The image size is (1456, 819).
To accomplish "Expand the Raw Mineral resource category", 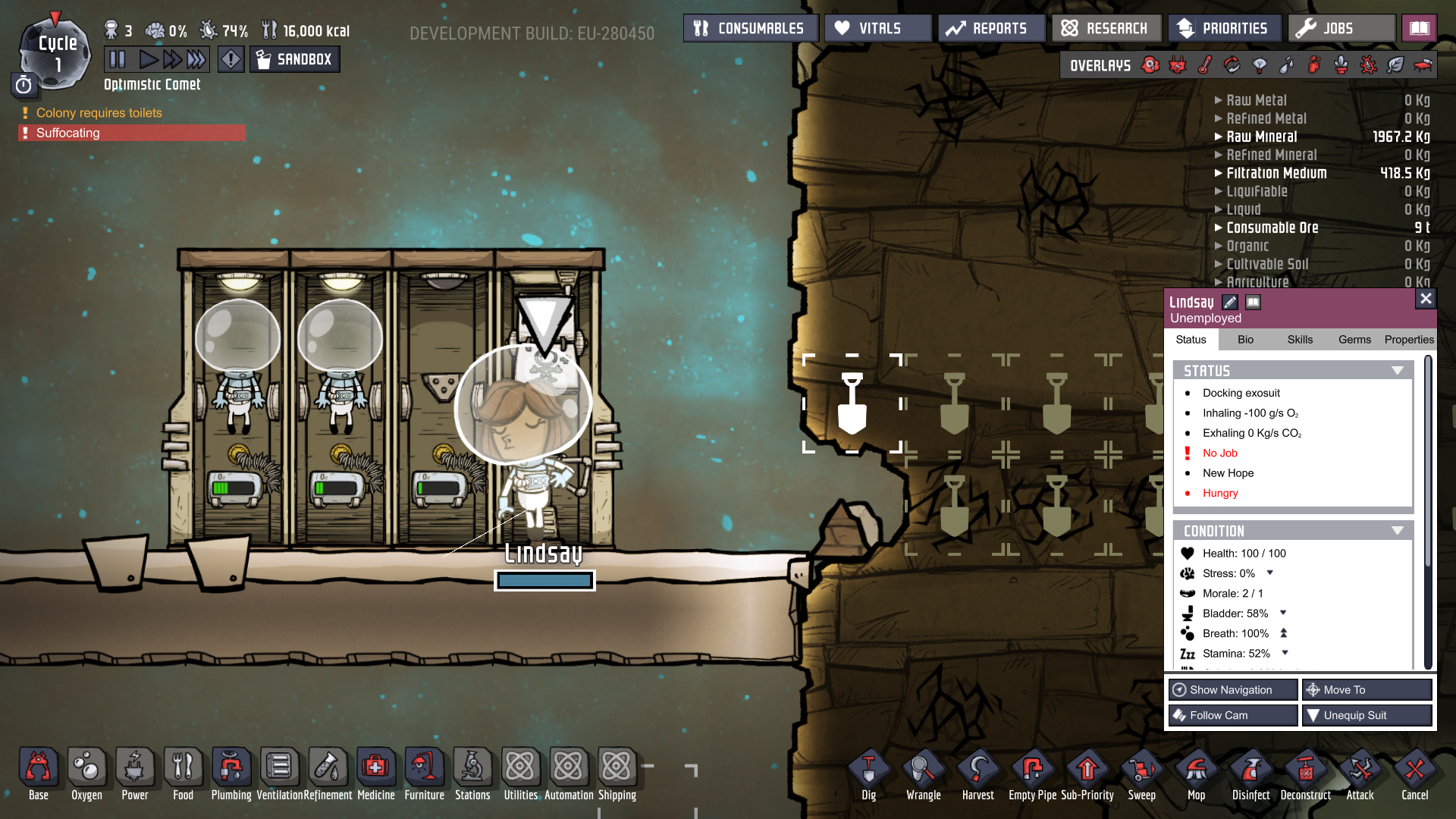I will tap(1262, 136).
